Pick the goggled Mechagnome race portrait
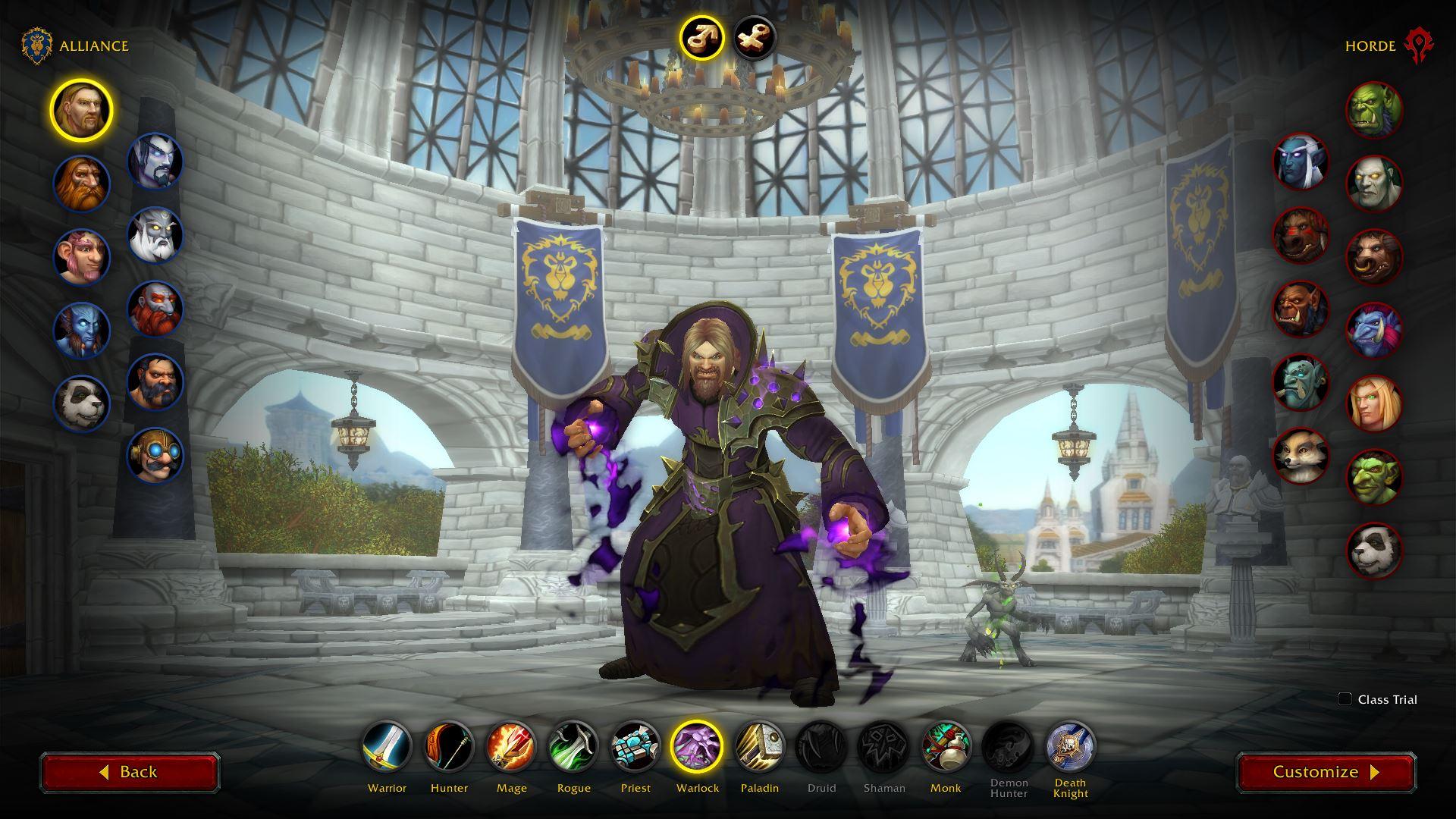 tap(155, 455)
